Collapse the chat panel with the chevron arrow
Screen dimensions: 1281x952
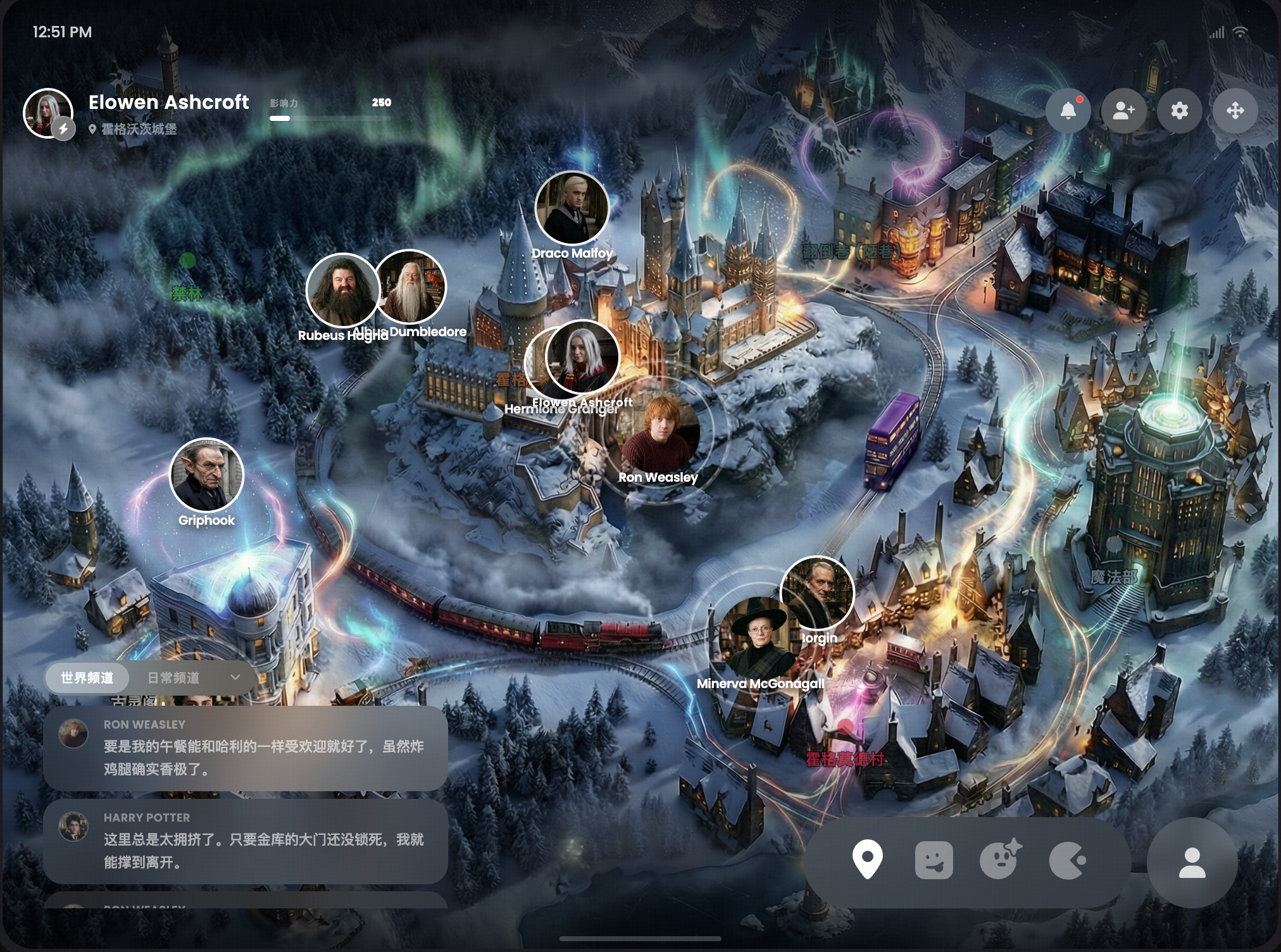tap(235, 678)
